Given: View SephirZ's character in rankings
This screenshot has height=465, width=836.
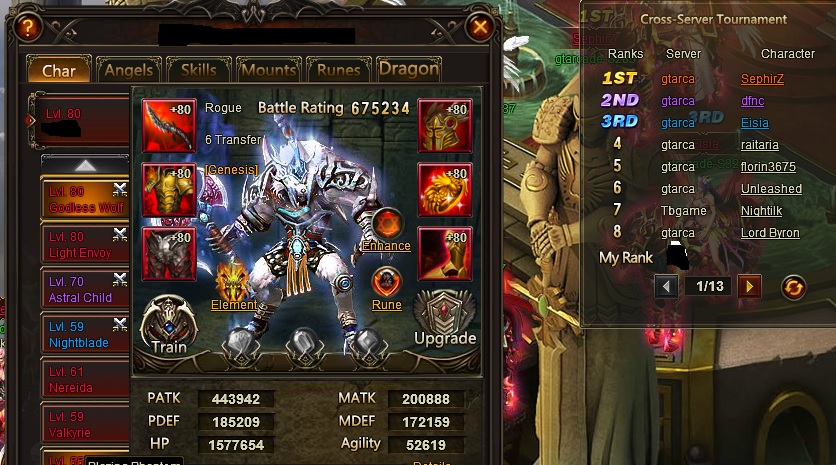Looking at the screenshot, I should point(763,77).
